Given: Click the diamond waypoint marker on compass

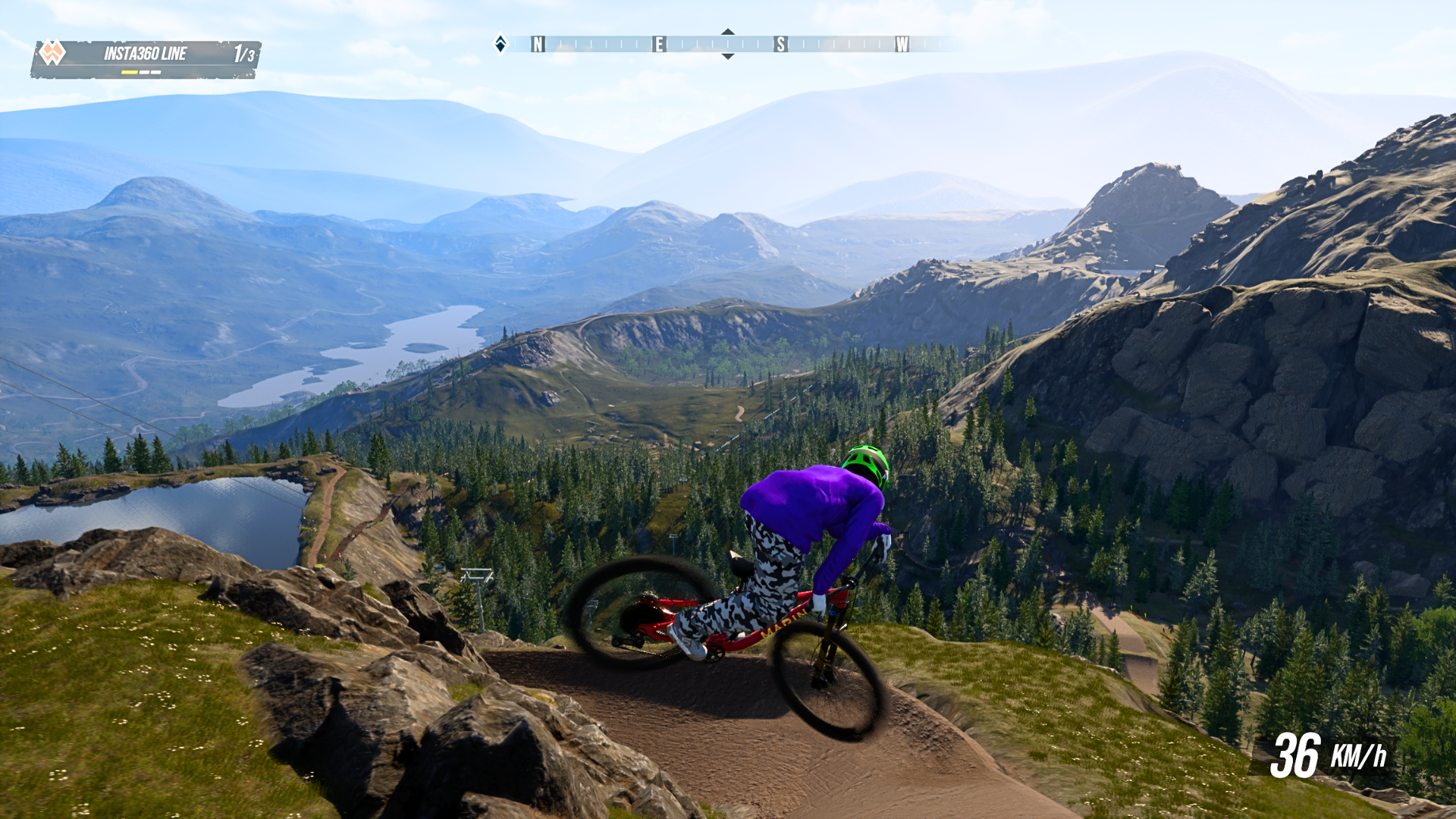Looking at the screenshot, I should (x=500, y=44).
